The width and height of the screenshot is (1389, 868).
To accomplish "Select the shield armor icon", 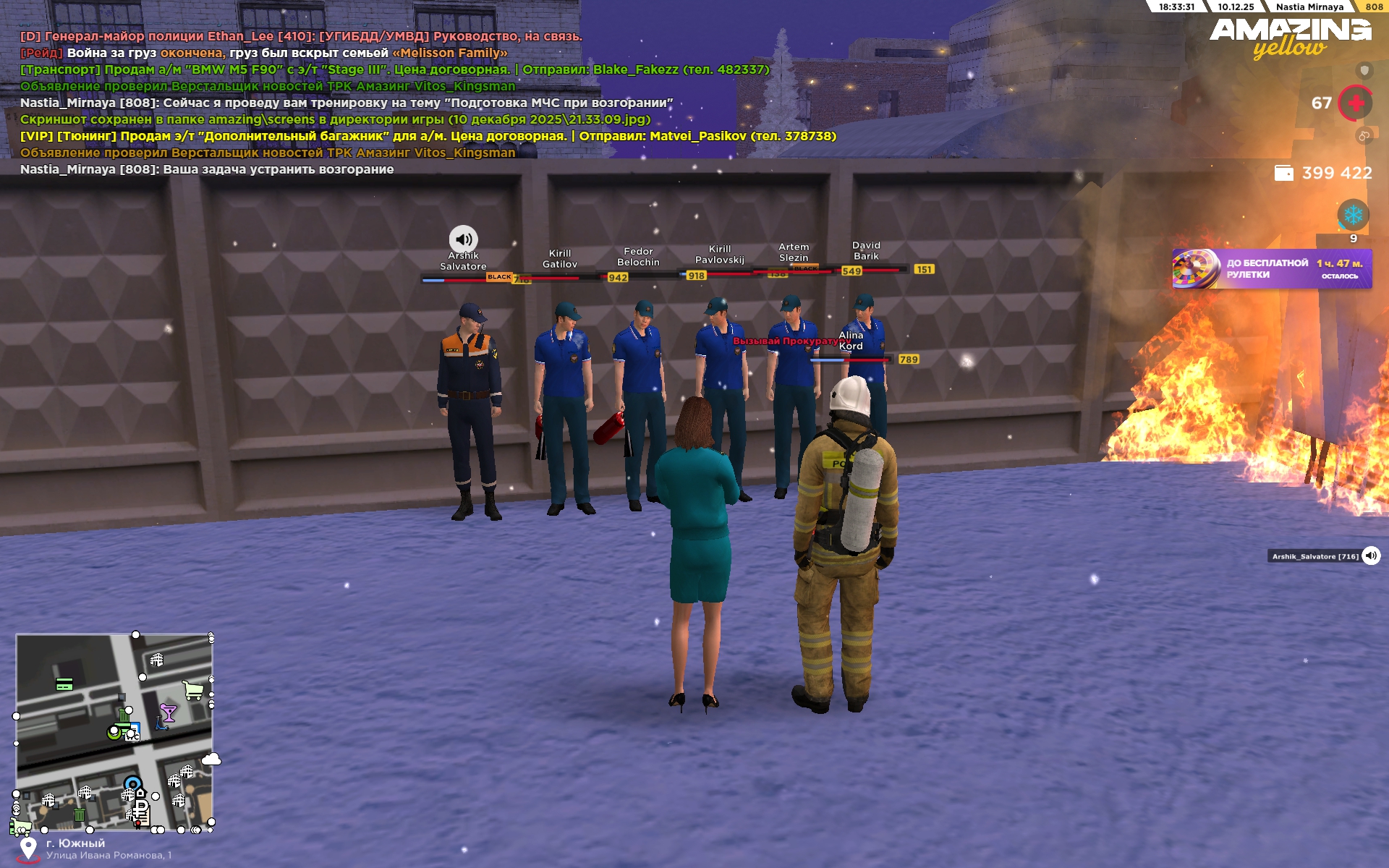I will click(1364, 70).
